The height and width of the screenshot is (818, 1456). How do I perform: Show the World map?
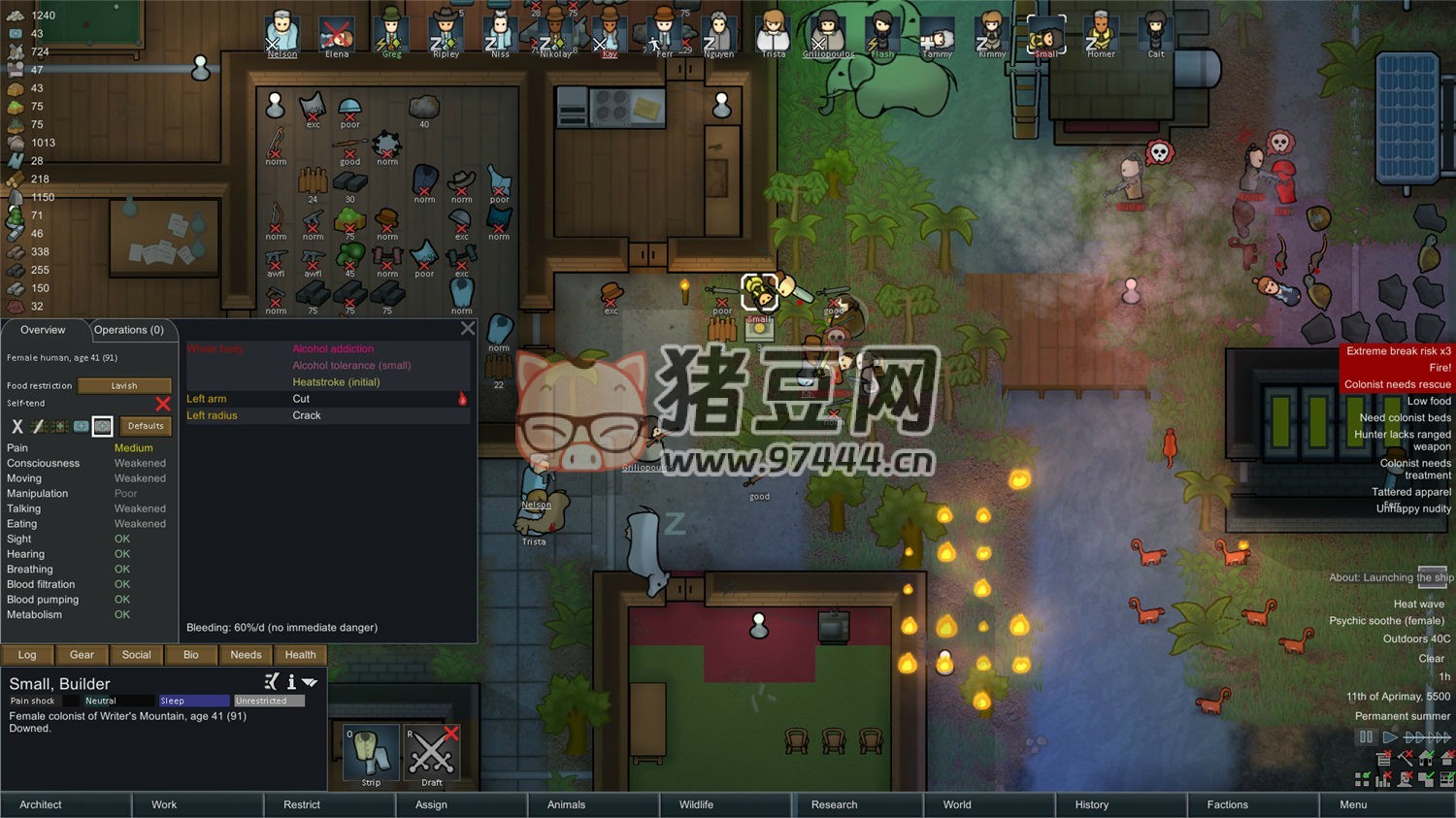tap(957, 804)
